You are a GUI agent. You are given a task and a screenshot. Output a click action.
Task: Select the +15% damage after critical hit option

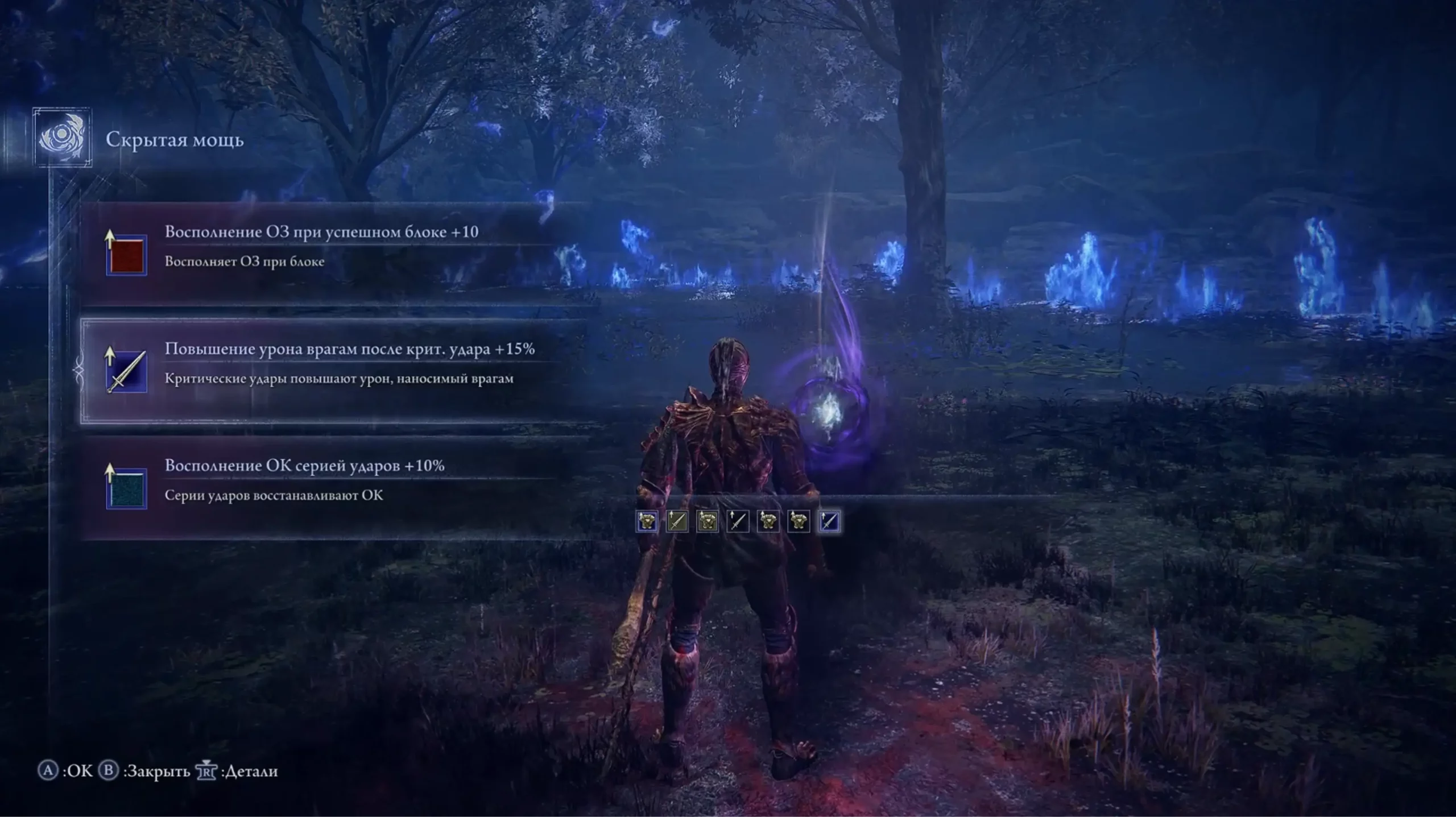pos(349,364)
